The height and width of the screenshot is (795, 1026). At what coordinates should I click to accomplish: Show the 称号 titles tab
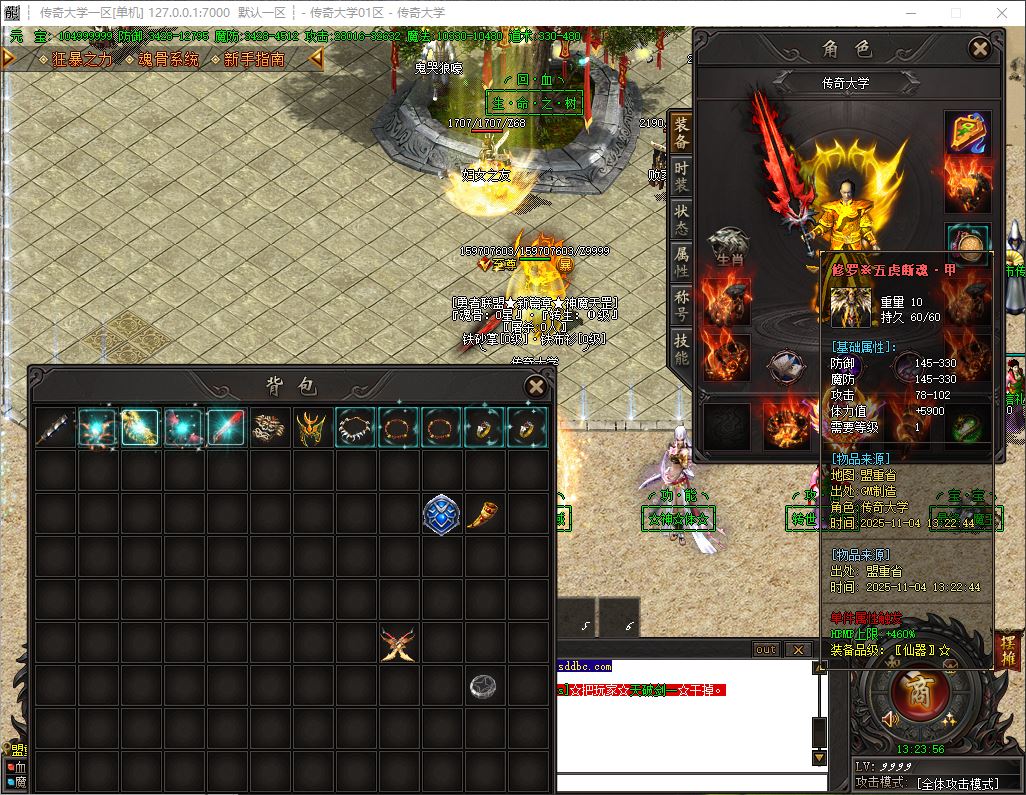pyautogui.click(x=681, y=305)
